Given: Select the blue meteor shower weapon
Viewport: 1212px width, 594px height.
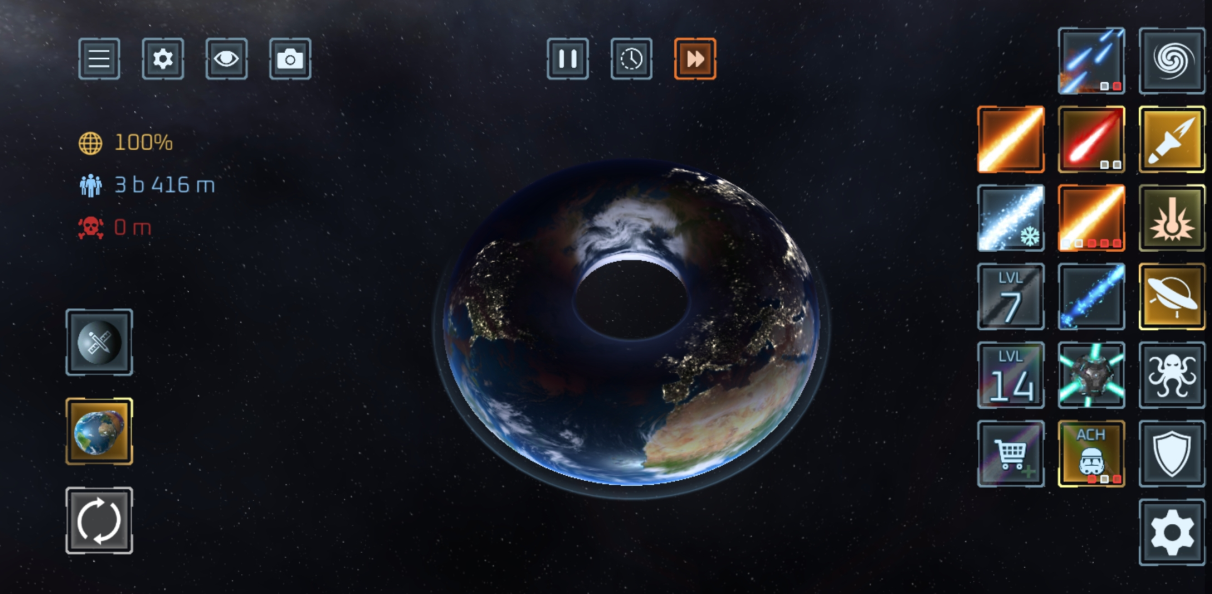Looking at the screenshot, I should click(1091, 61).
